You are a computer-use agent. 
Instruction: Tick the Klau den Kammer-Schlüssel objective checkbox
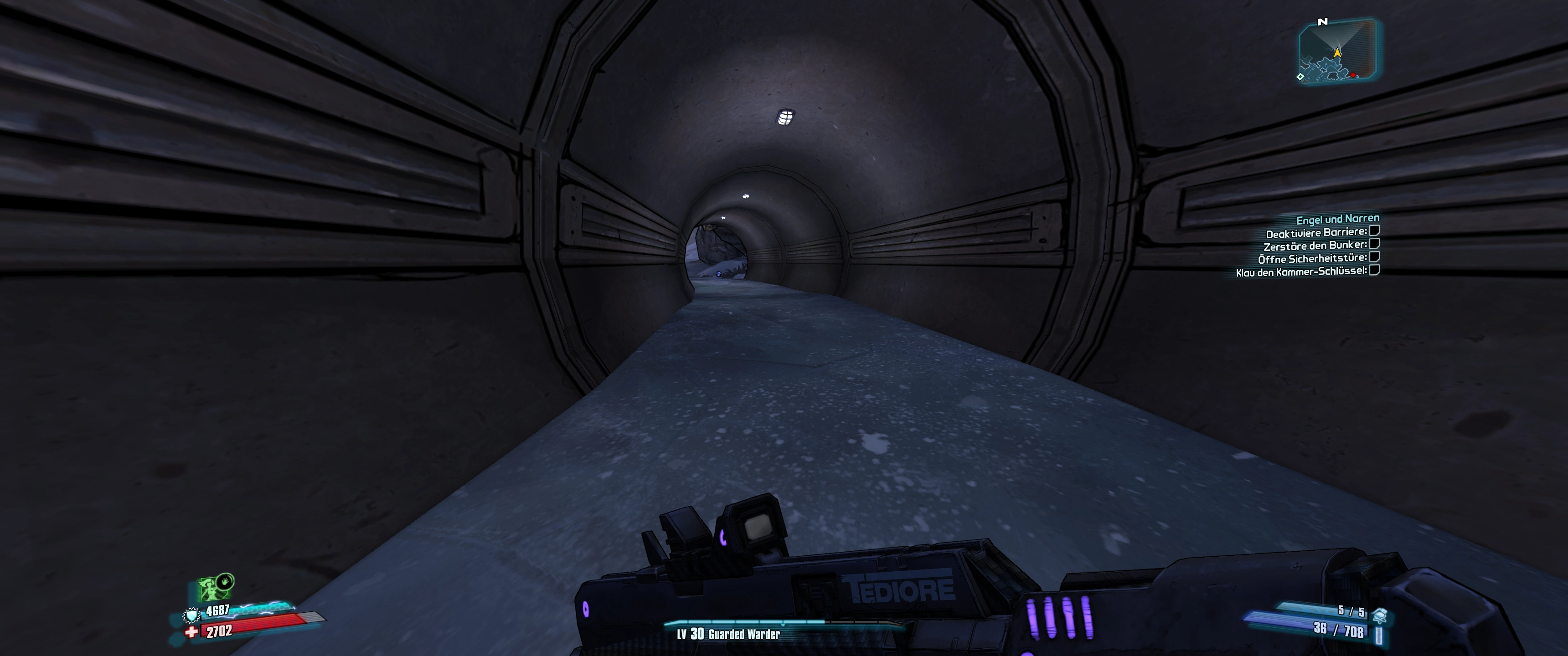point(1374,270)
